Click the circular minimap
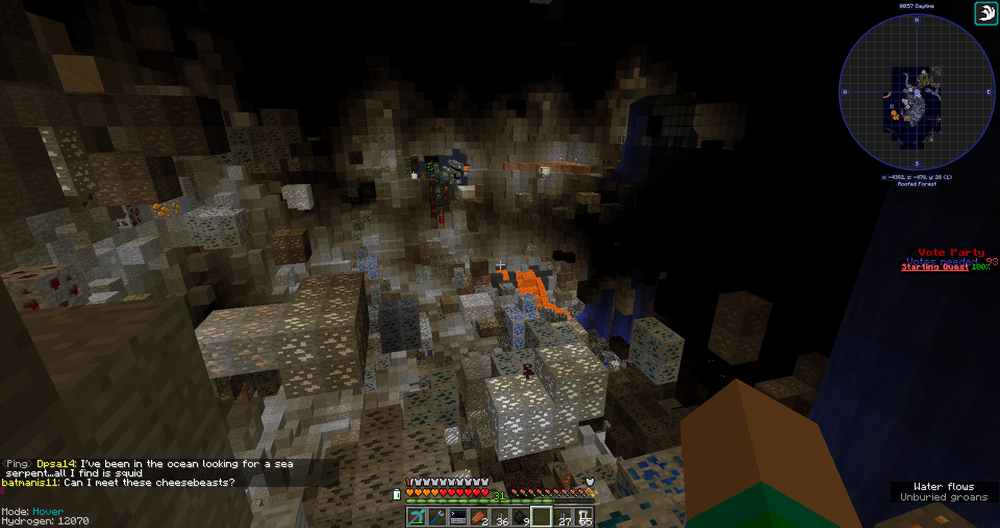This screenshot has height=528, width=1000. pyautogui.click(x=916, y=97)
